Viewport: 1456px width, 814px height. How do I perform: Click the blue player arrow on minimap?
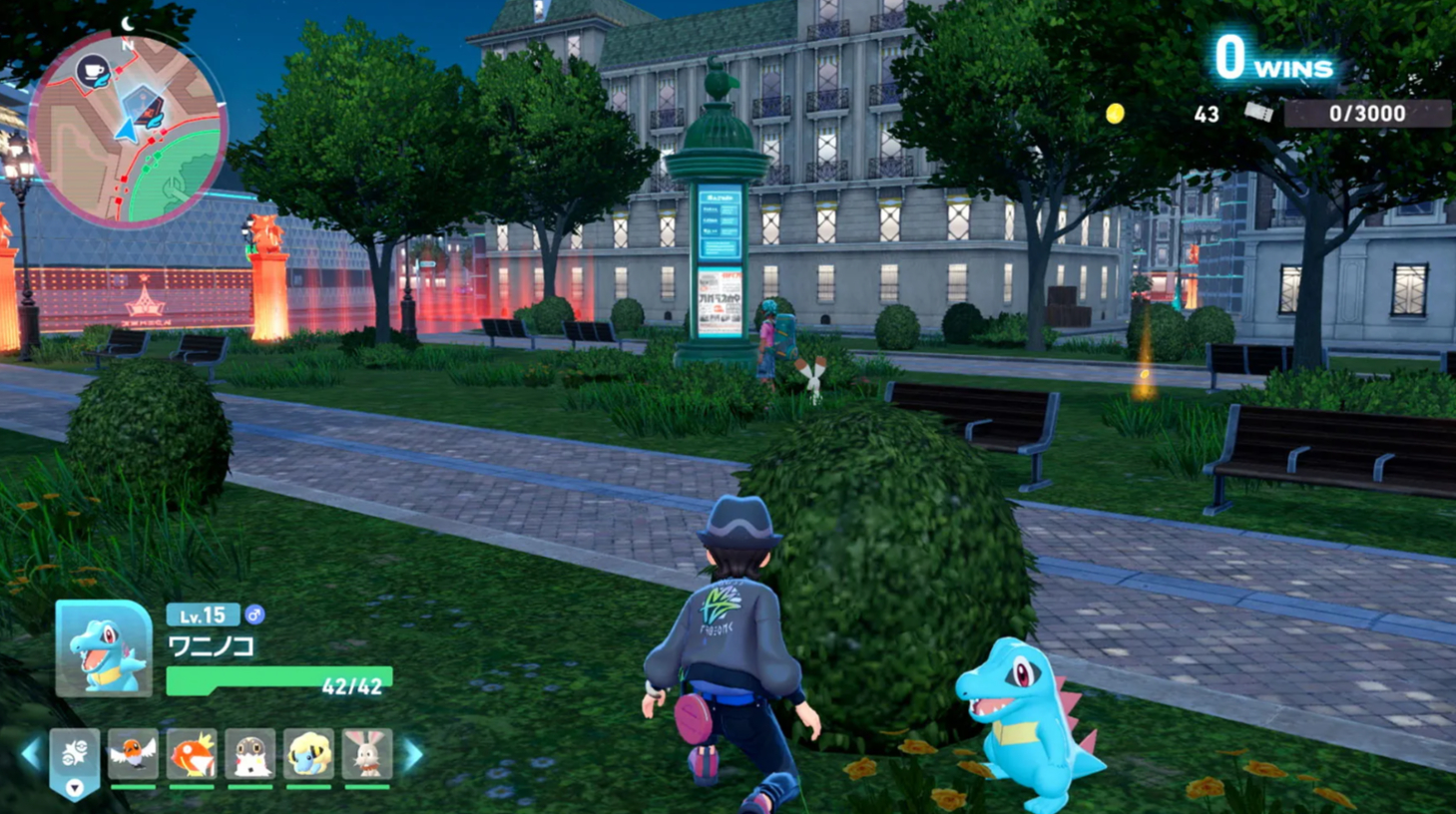coord(127,131)
